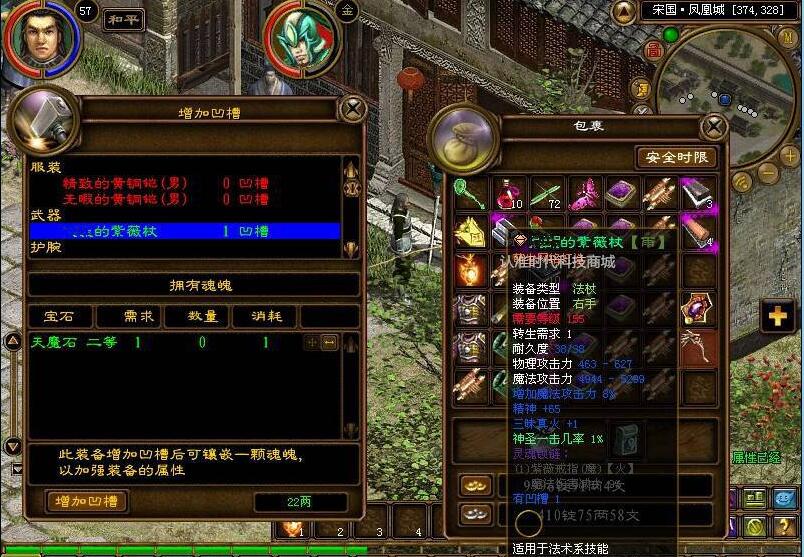Click the green-helmet target portrait
This screenshot has width=804, height=557.
coord(300,42)
